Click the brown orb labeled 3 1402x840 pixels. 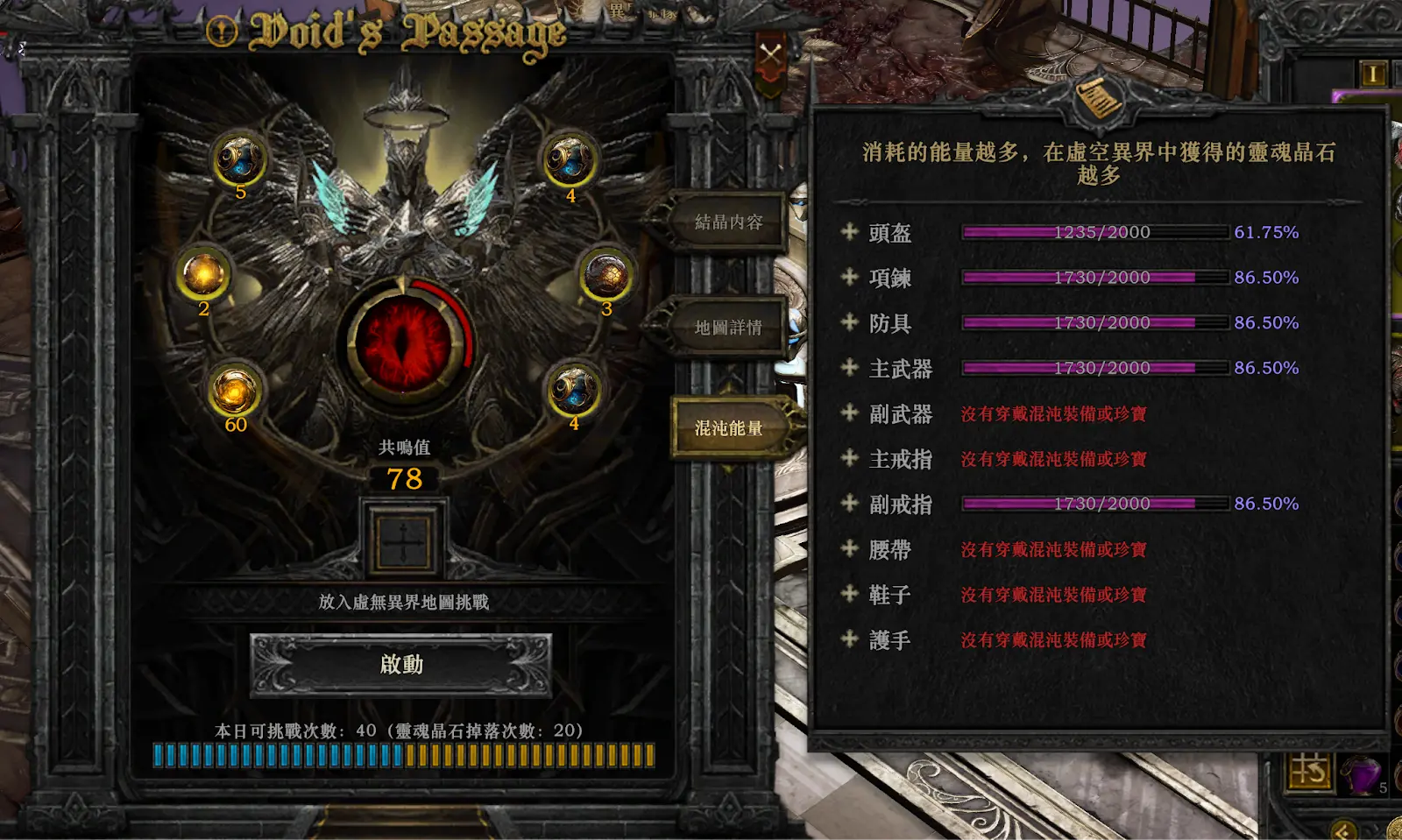(605, 275)
